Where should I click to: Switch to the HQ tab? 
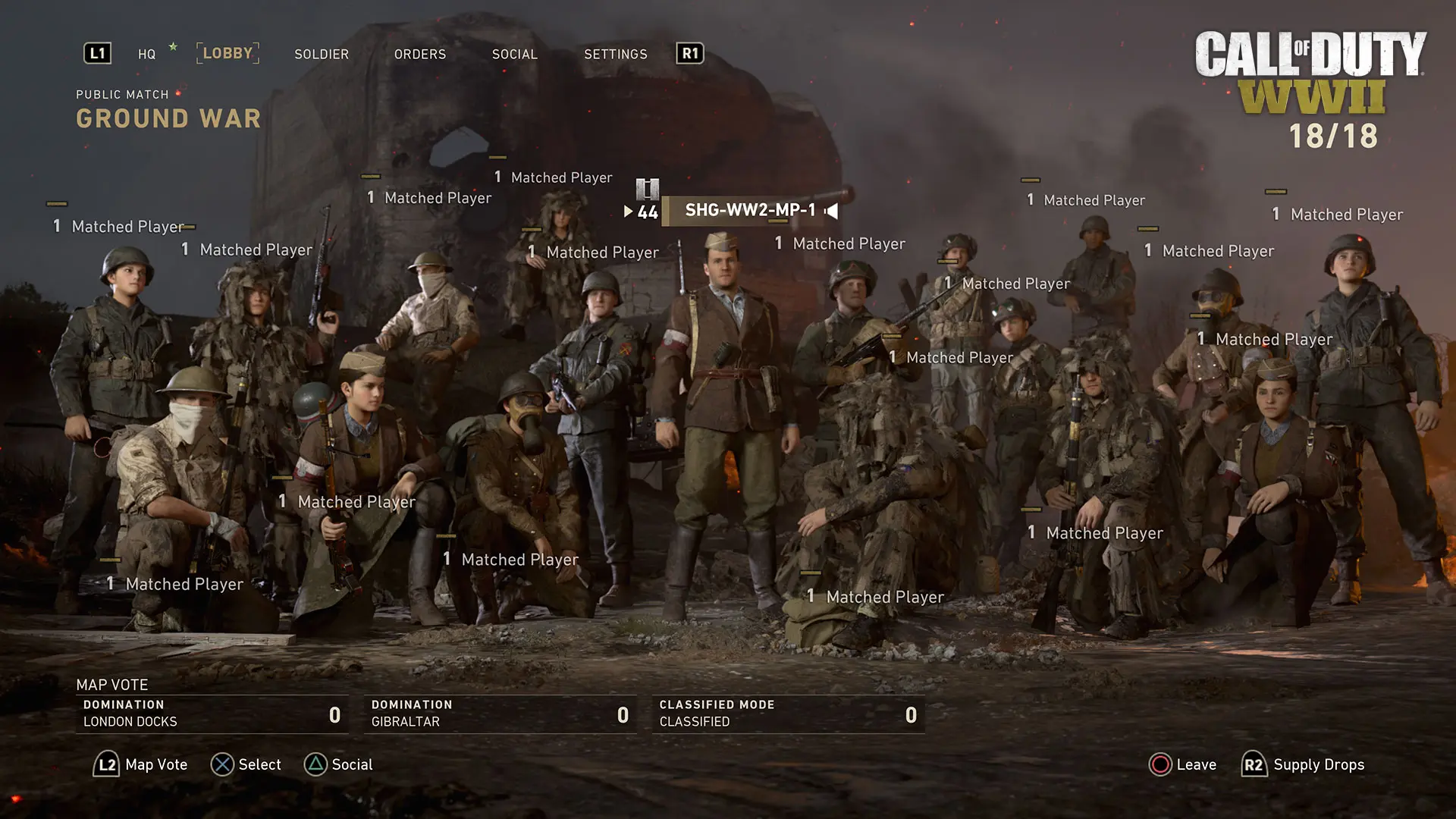[146, 54]
